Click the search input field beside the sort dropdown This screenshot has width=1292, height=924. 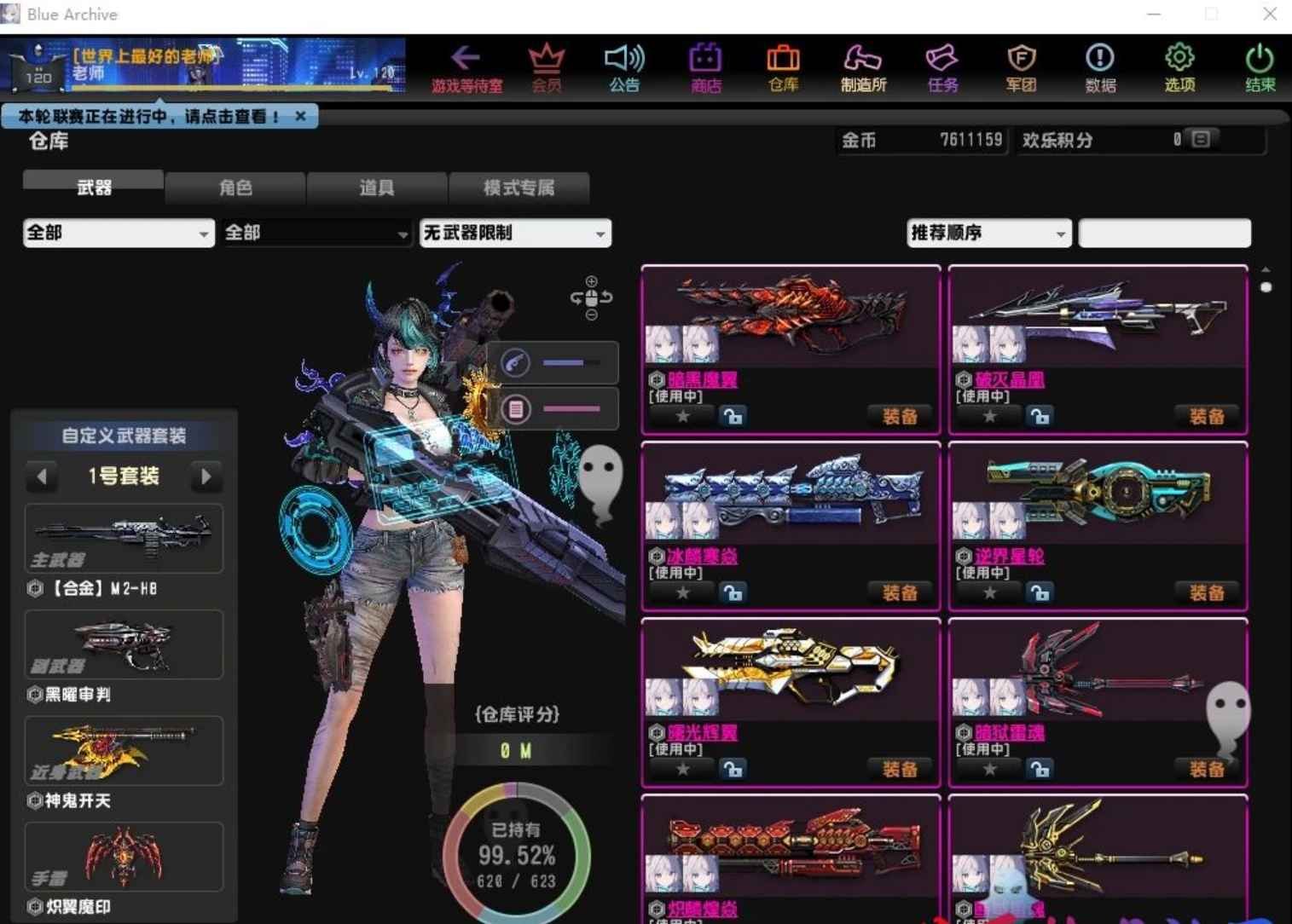(1165, 233)
